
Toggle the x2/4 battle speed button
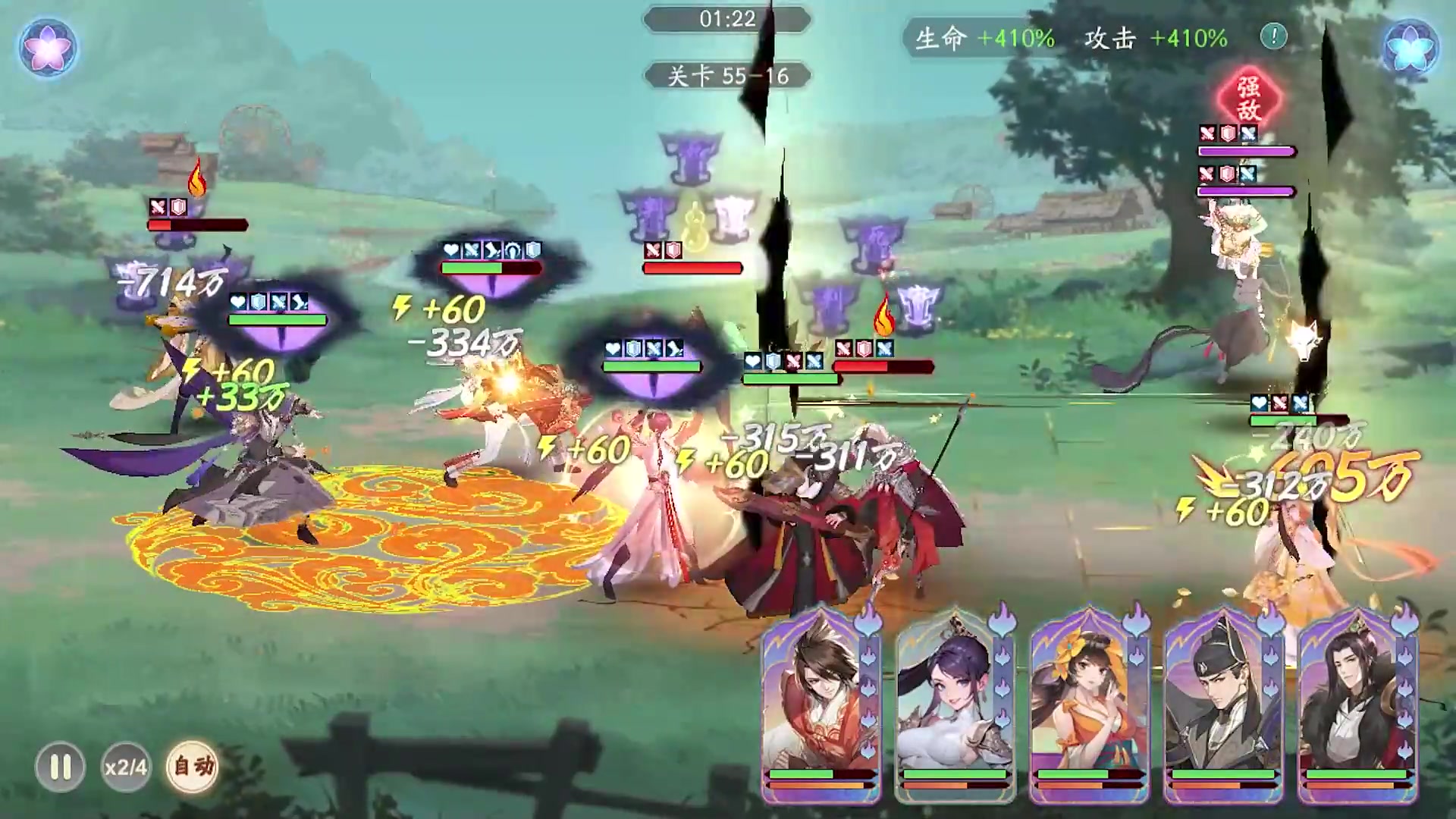click(x=126, y=767)
